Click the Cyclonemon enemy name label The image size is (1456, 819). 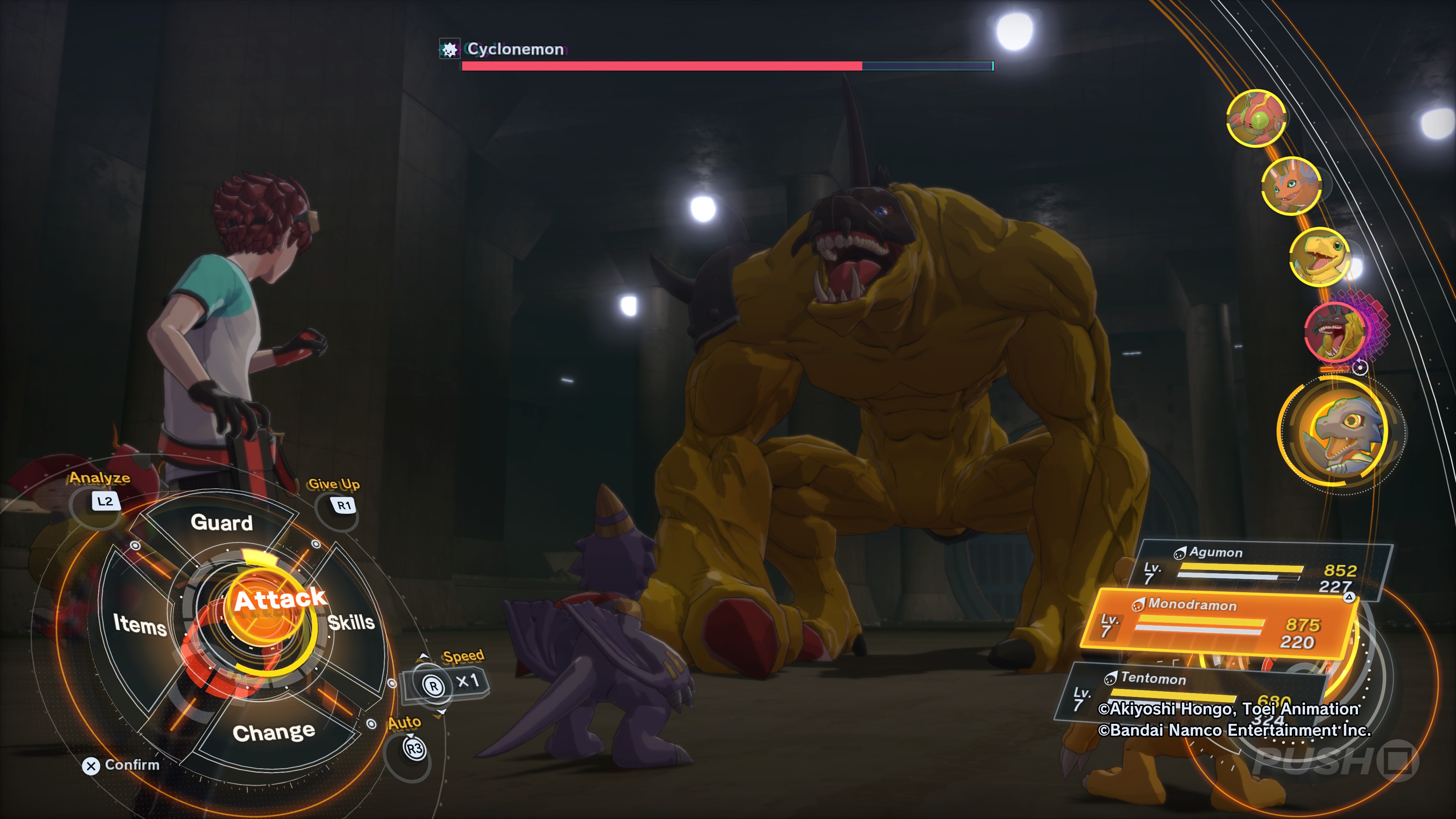tap(515, 49)
